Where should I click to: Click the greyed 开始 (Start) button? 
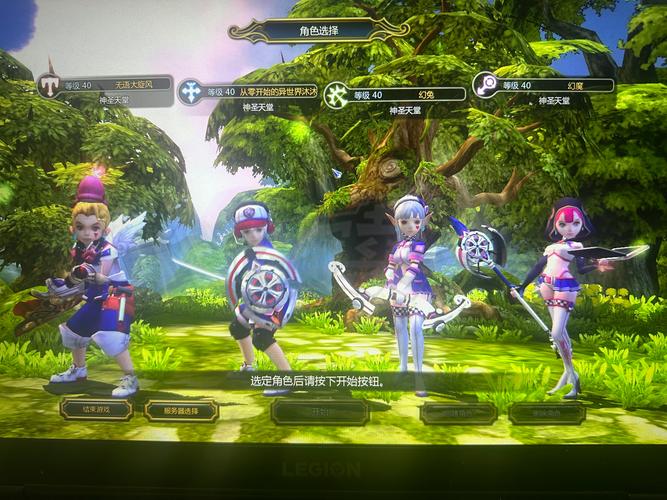coord(320,411)
